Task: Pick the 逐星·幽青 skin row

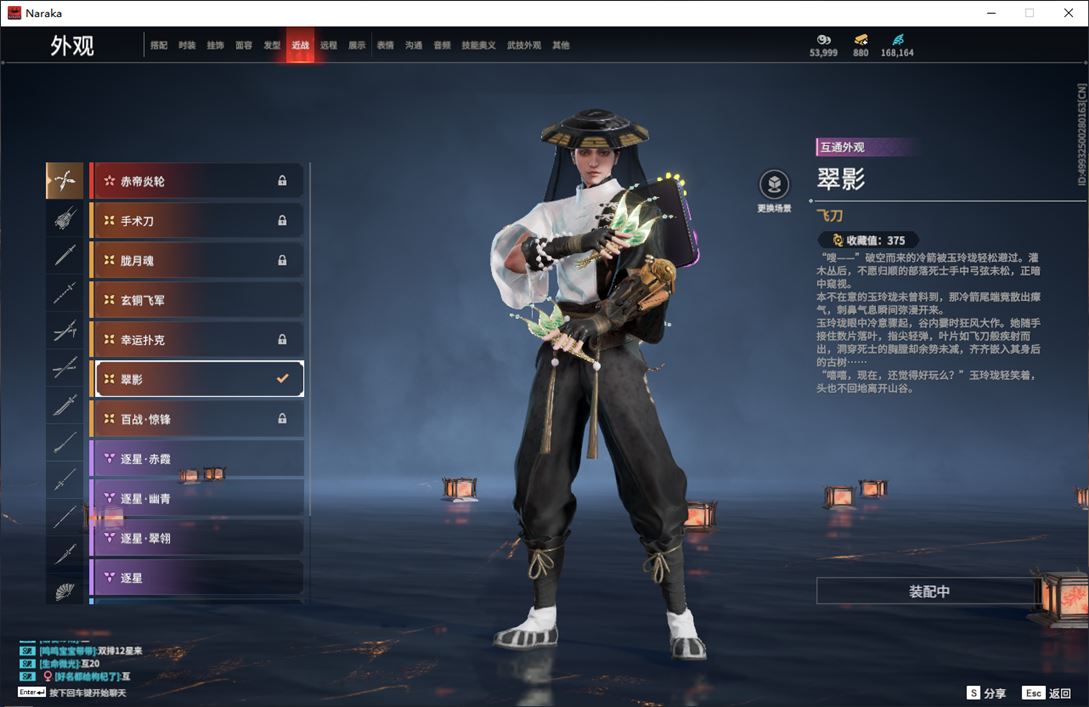Action: [x=197, y=498]
